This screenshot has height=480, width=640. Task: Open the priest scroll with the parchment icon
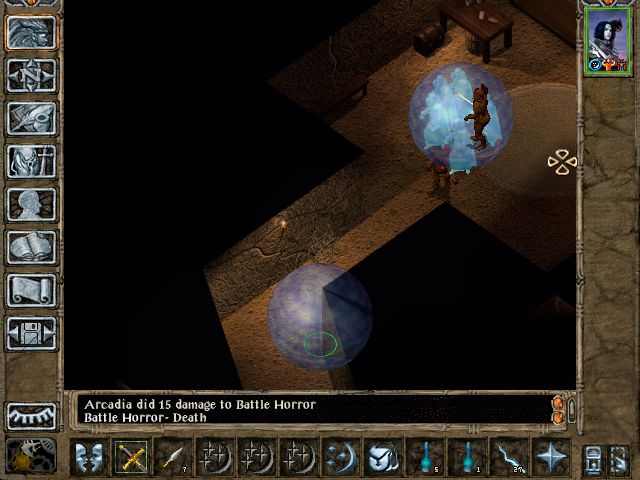tap(31, 290)
